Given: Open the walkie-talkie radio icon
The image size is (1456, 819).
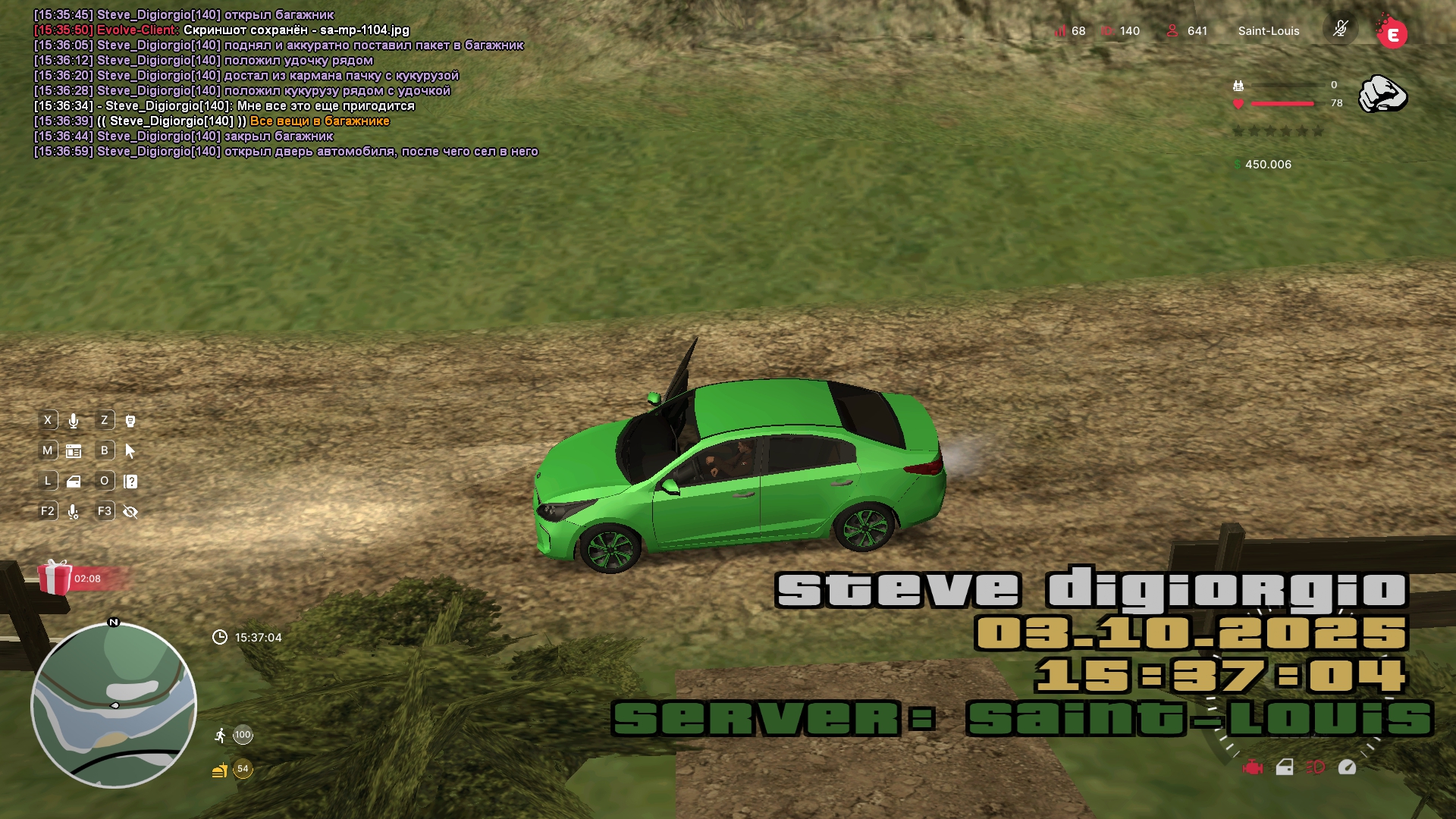Looking at the screenshot, I should 130,421.
